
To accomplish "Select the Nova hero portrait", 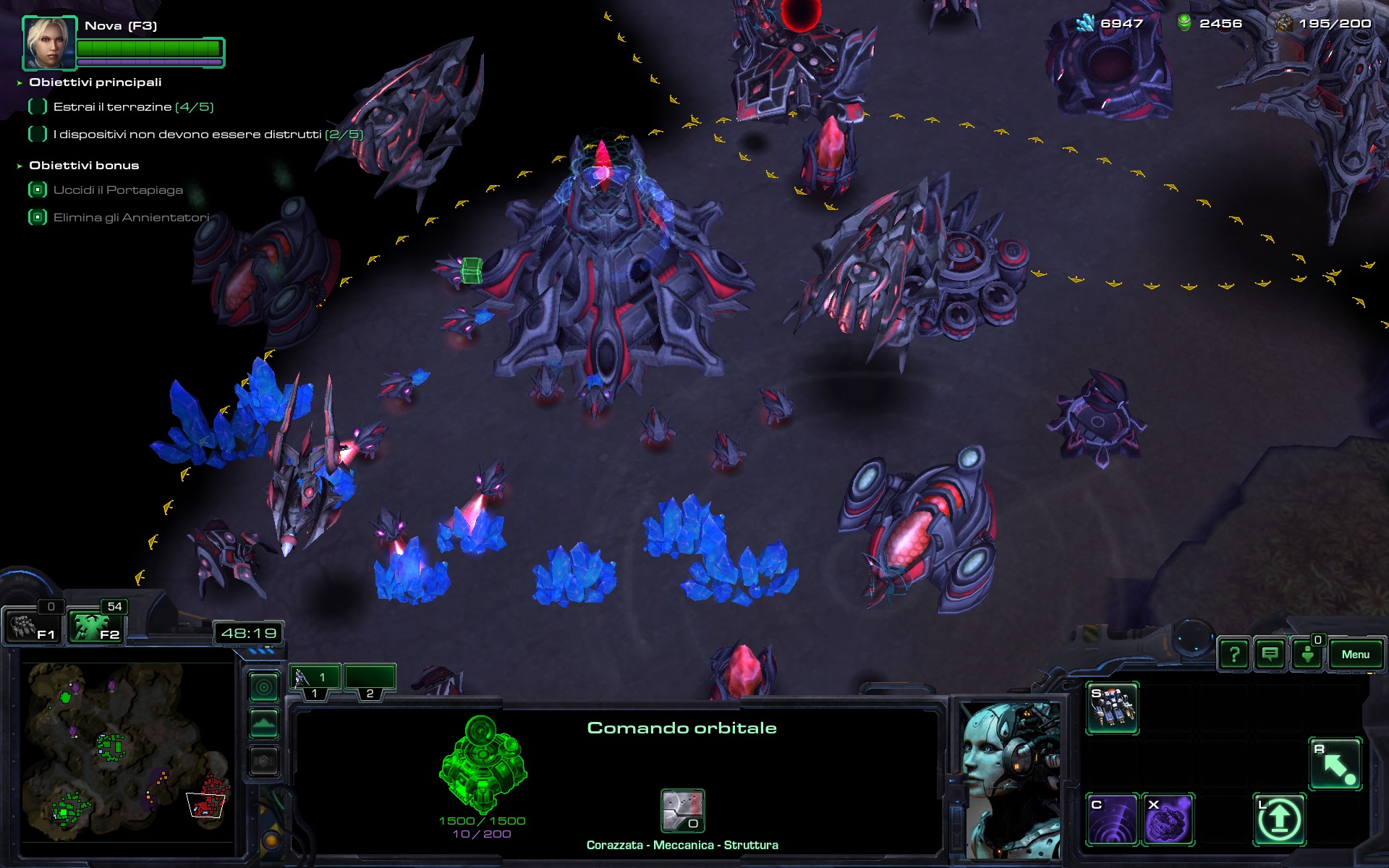I will tap(49, 43).
